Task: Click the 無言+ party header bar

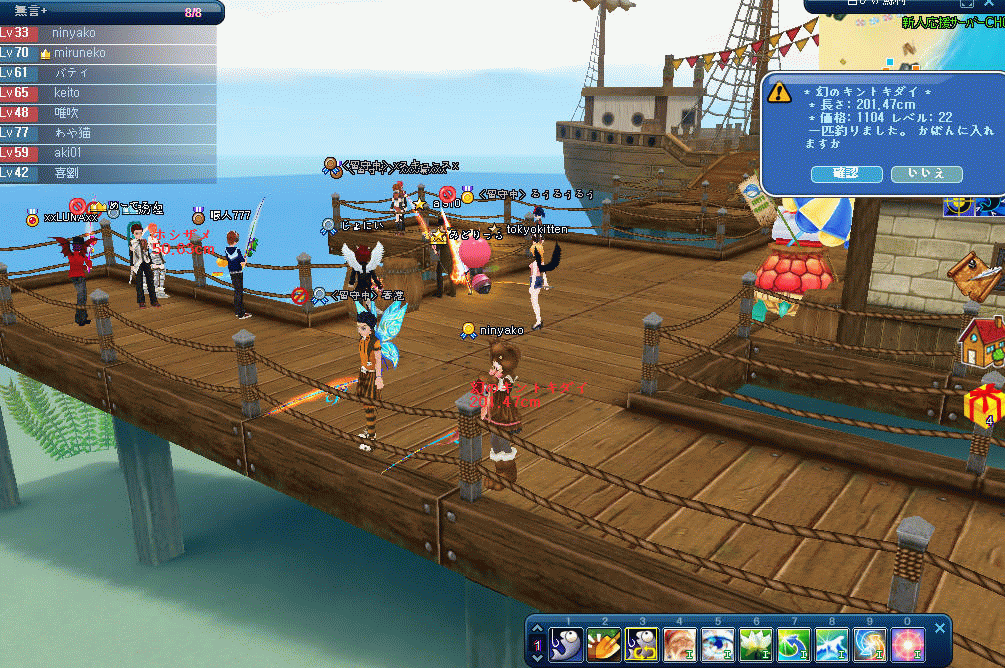Action: pos(108,12)
